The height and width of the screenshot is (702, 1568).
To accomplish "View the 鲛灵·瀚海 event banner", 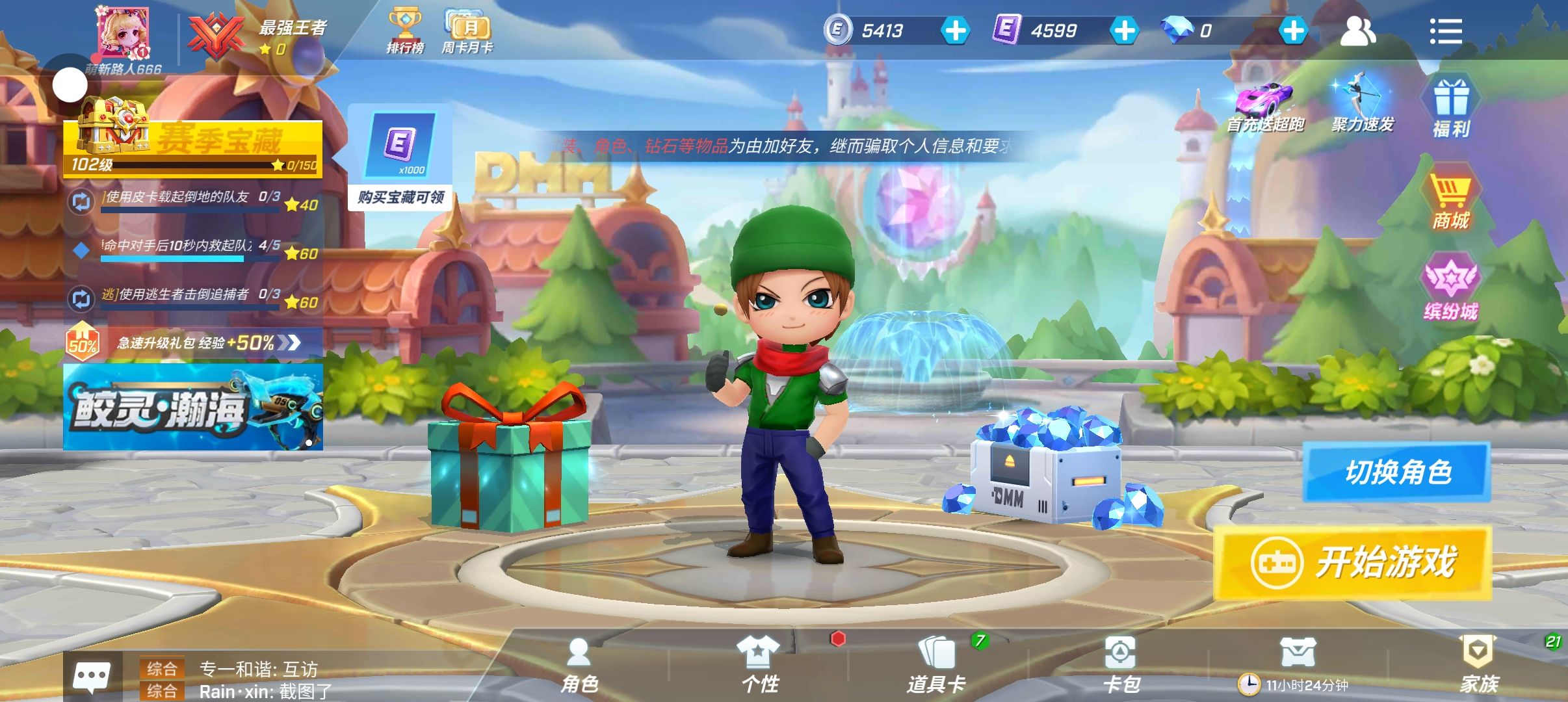I will tap(193, 408).
